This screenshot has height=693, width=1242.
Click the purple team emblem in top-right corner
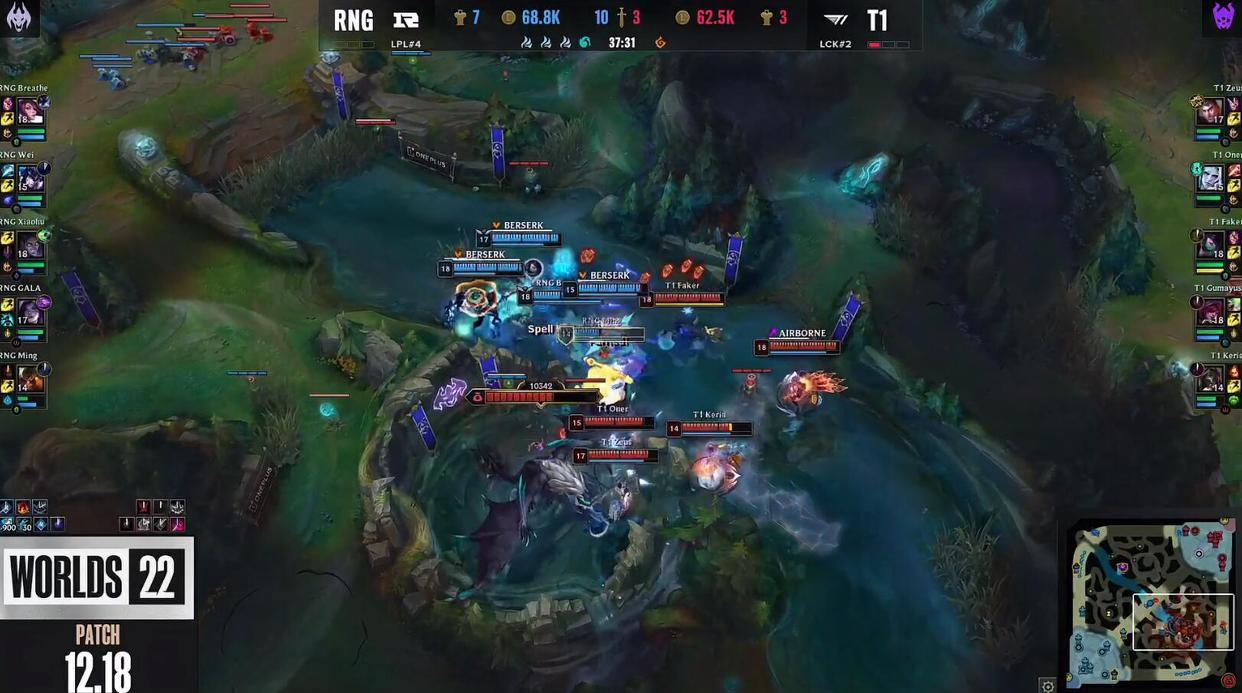[1223, 17]
